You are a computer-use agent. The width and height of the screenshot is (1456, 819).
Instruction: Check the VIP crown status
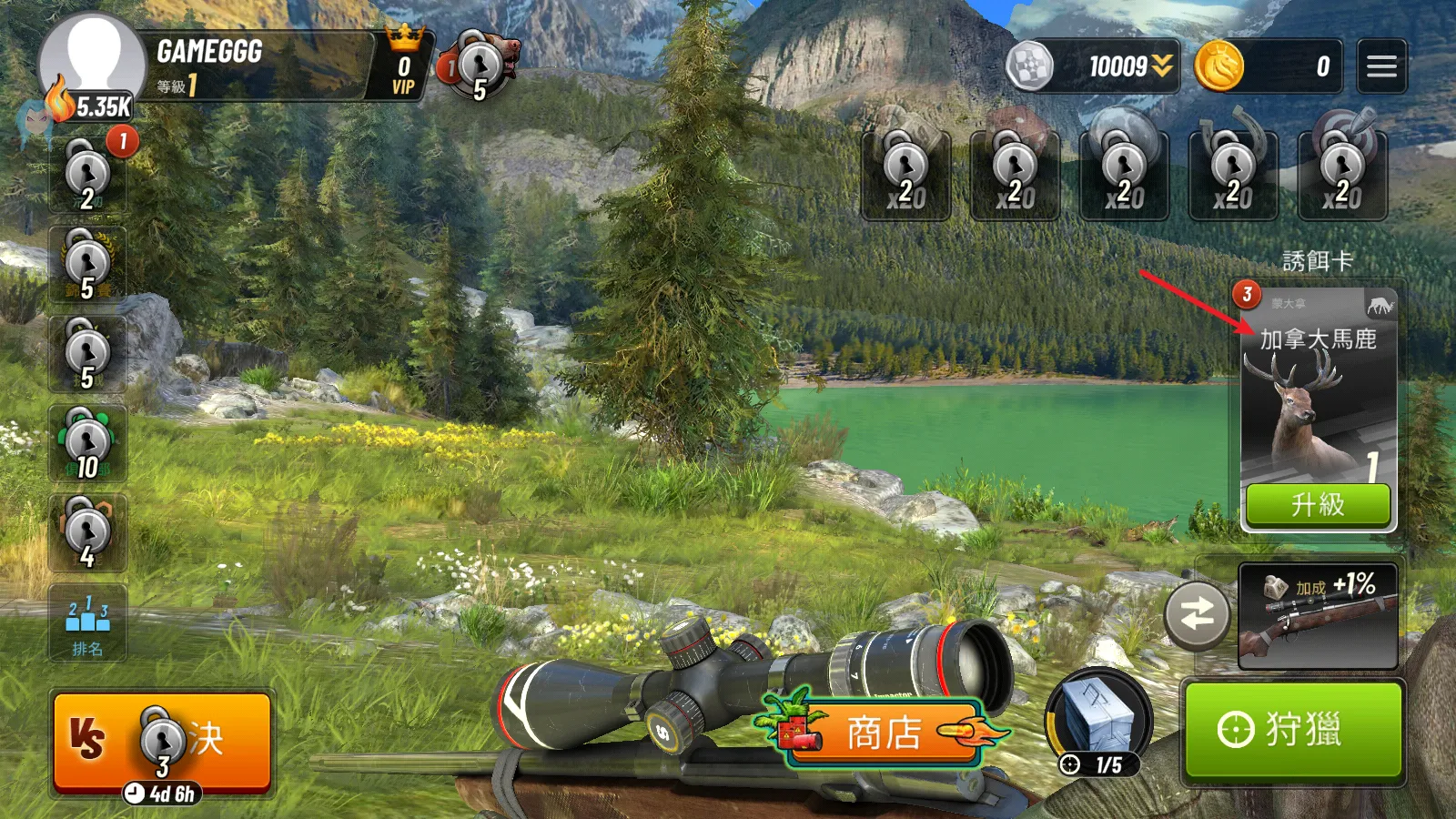coord(403,66)
